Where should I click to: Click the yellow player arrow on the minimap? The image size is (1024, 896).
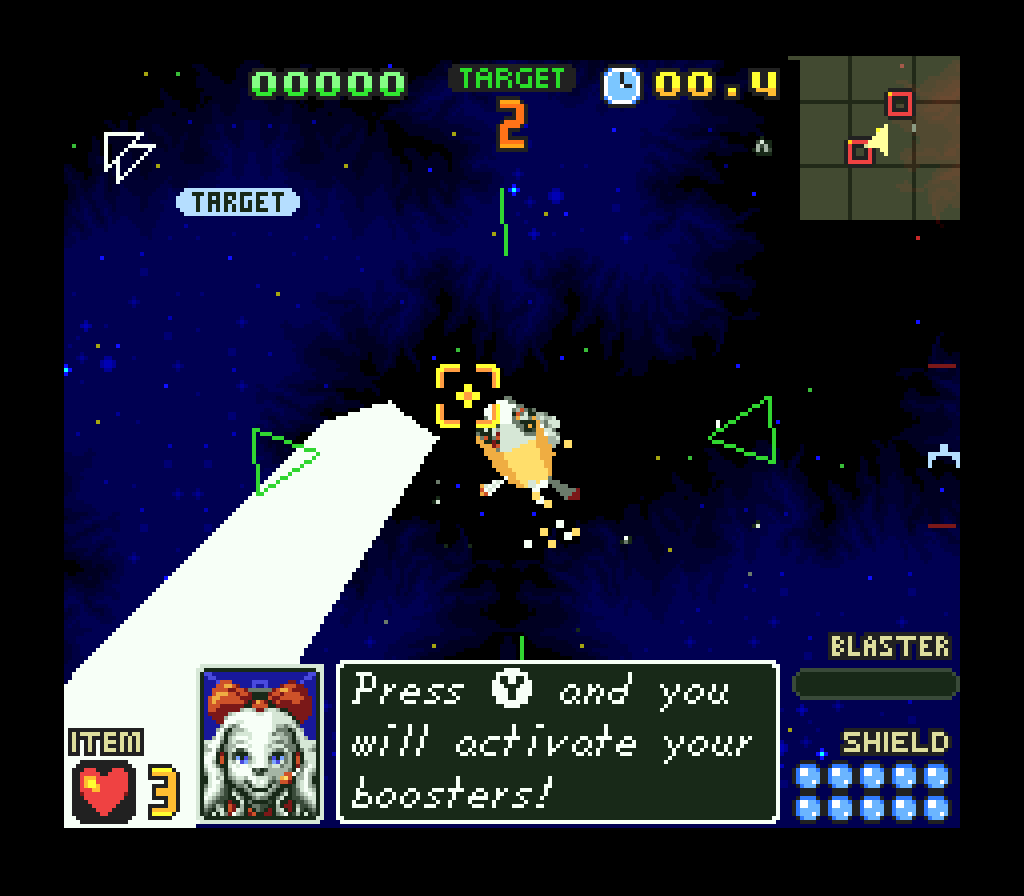tap(879, 141)
